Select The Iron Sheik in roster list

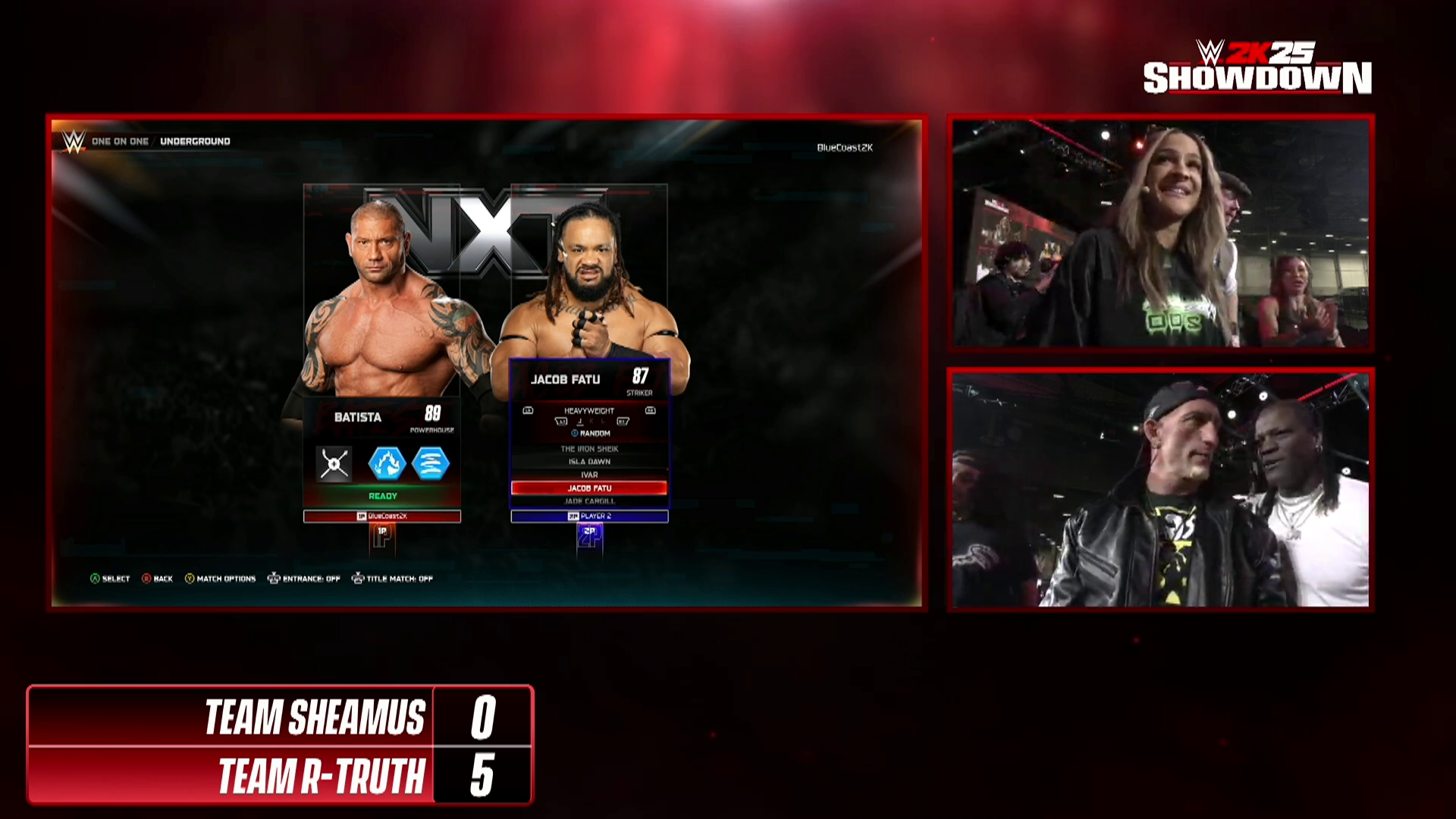point(589,449)
